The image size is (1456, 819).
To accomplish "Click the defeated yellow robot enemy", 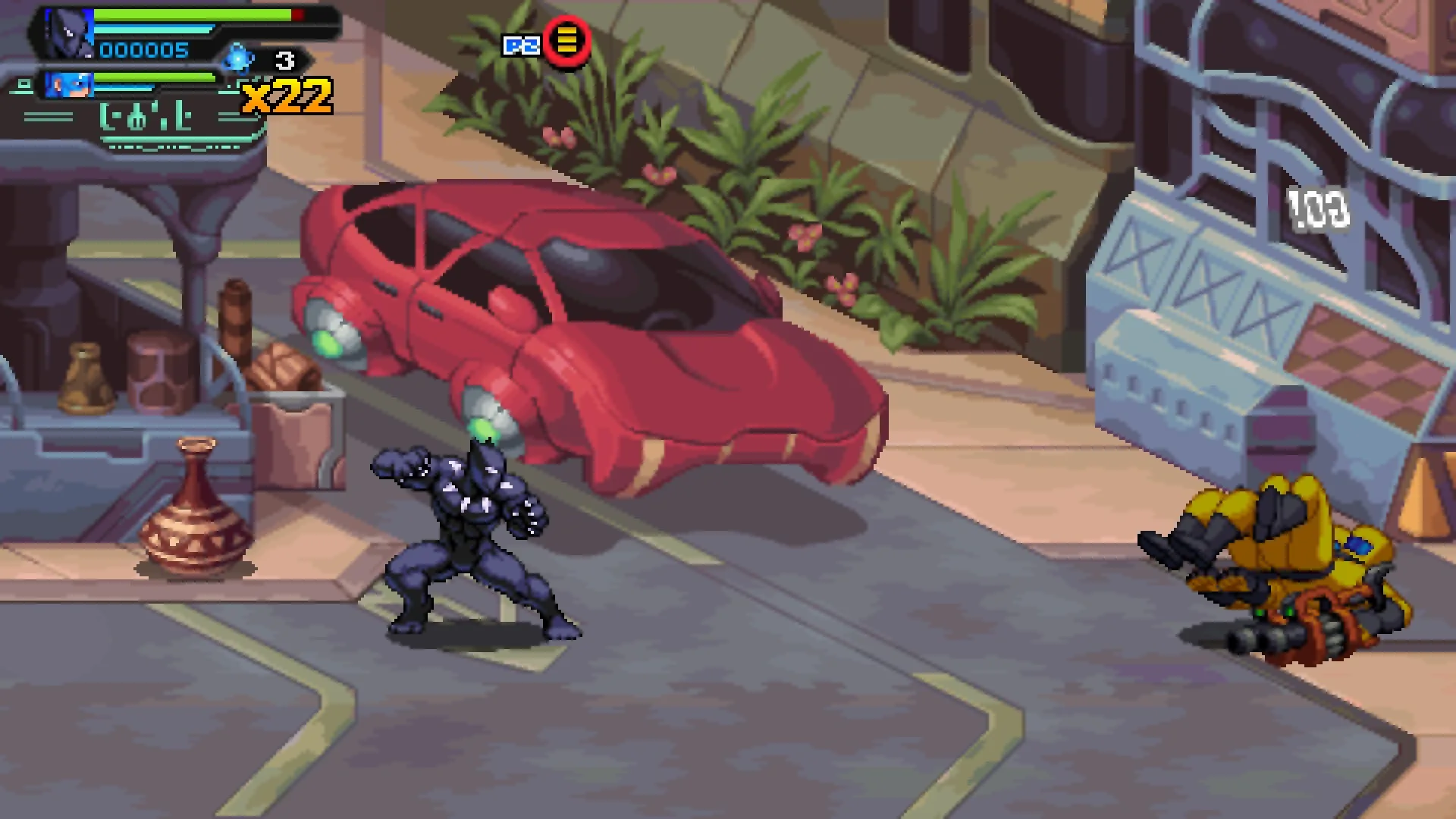I will pos(1297,569).
